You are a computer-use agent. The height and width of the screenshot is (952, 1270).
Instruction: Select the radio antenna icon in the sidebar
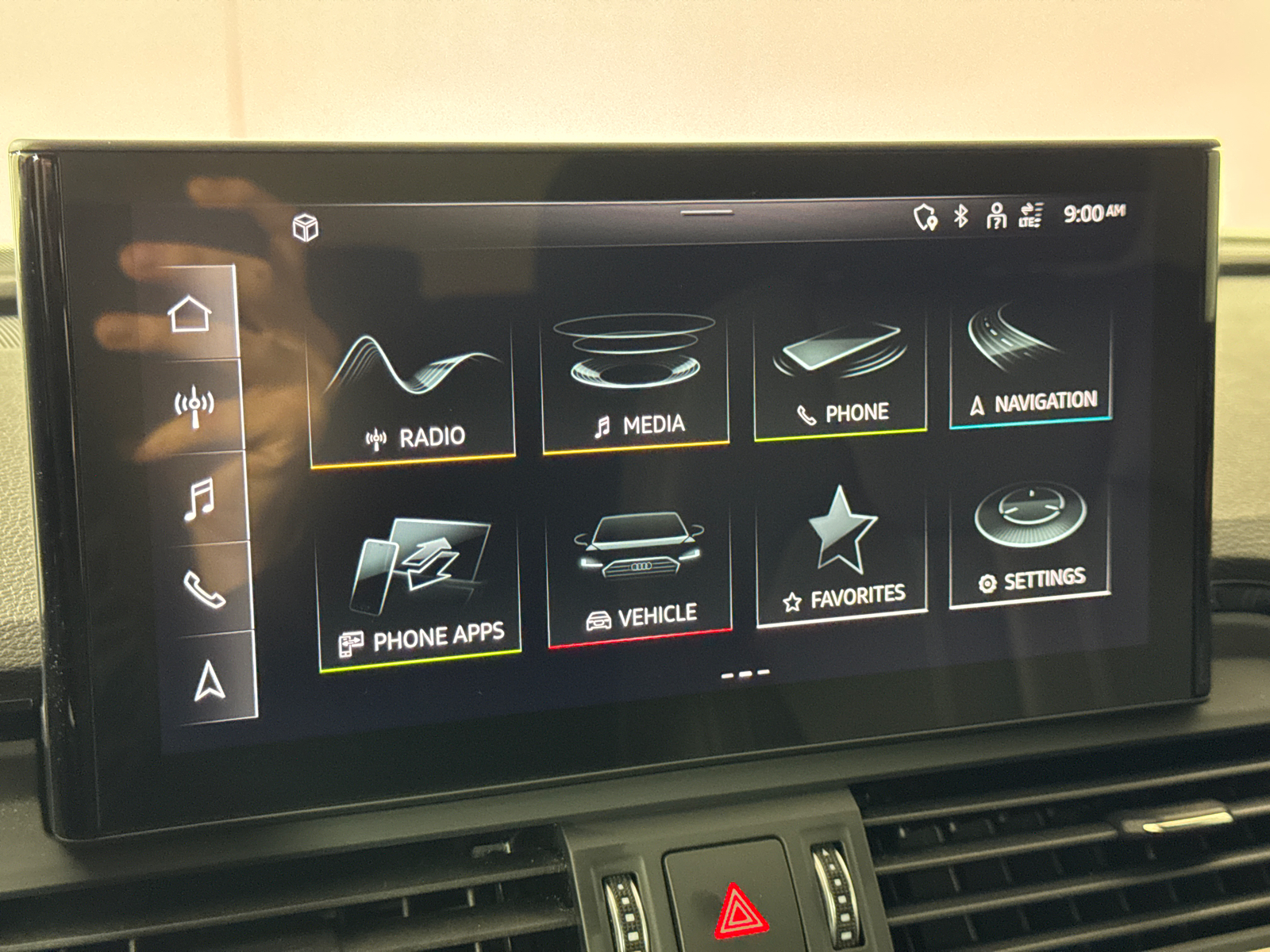[x=193, y=405]
